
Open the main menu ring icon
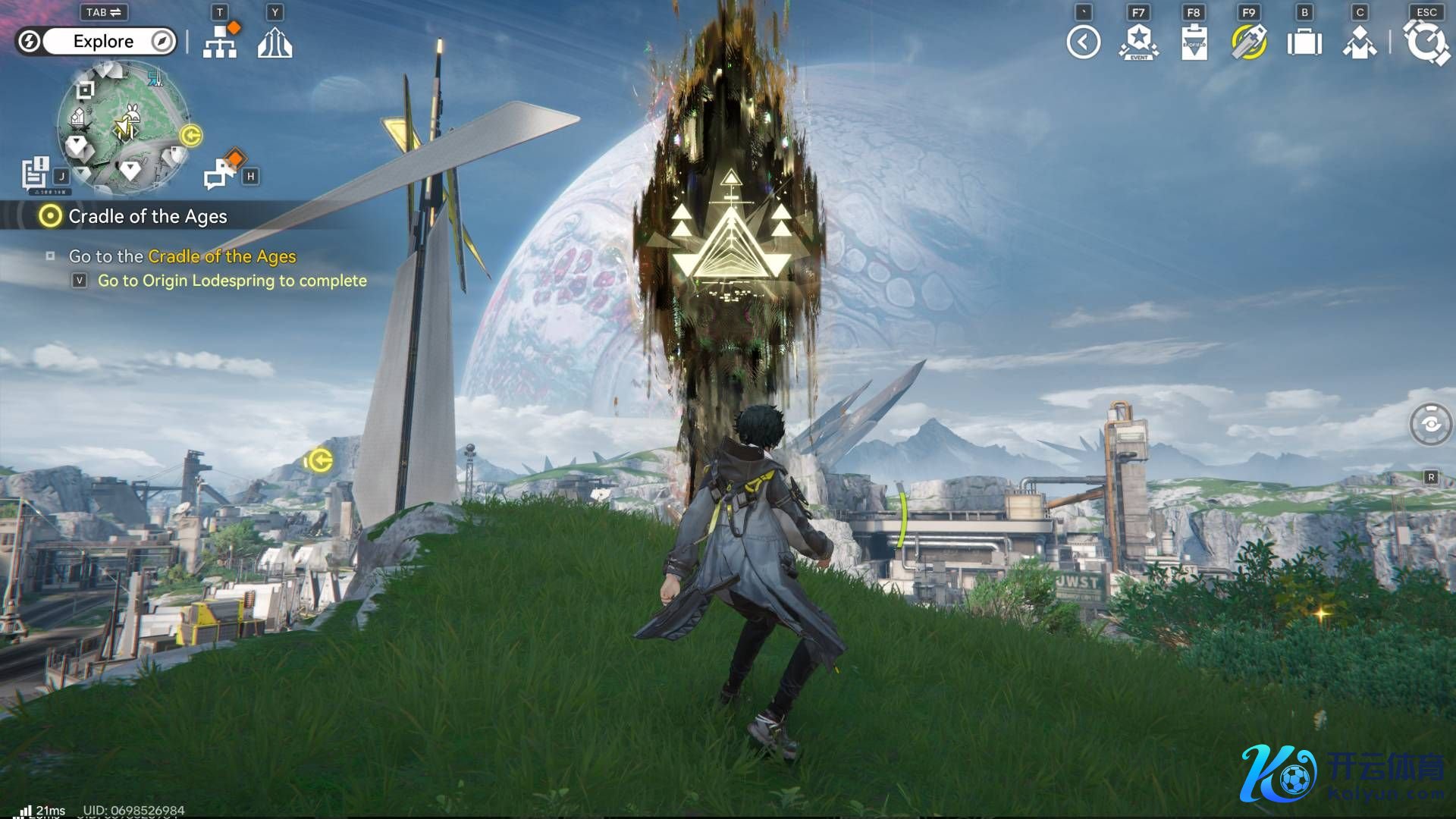click(x=1426, y=42)
